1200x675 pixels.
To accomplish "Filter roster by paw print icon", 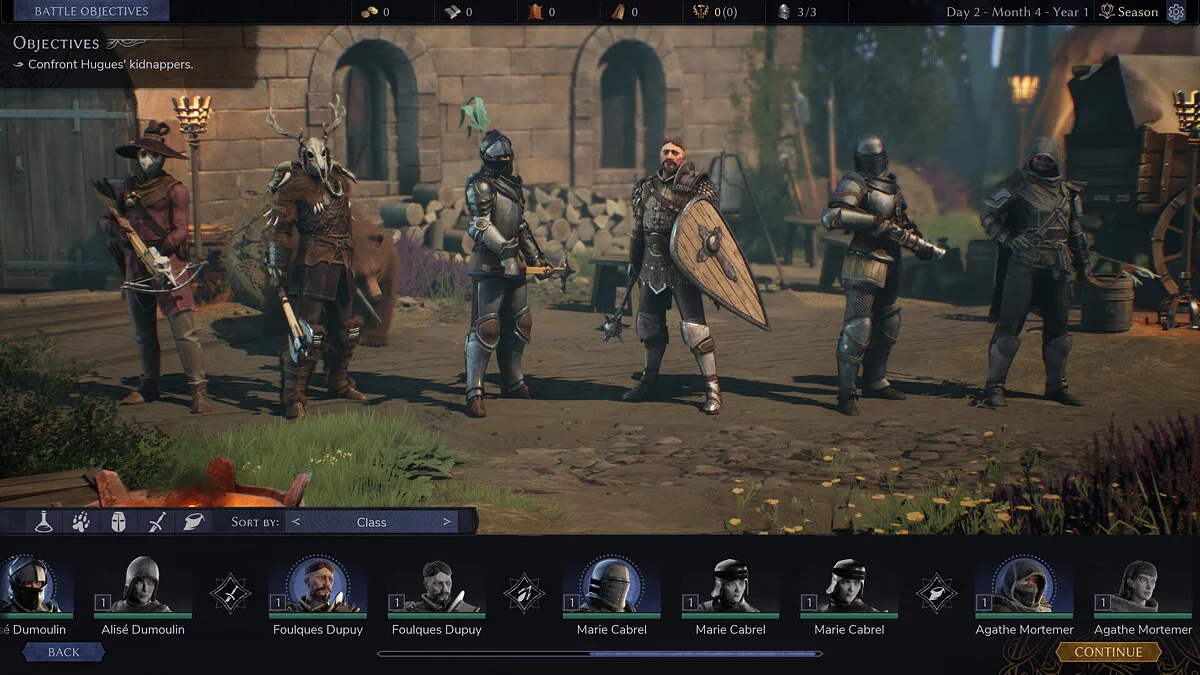I will pos(81,521).
